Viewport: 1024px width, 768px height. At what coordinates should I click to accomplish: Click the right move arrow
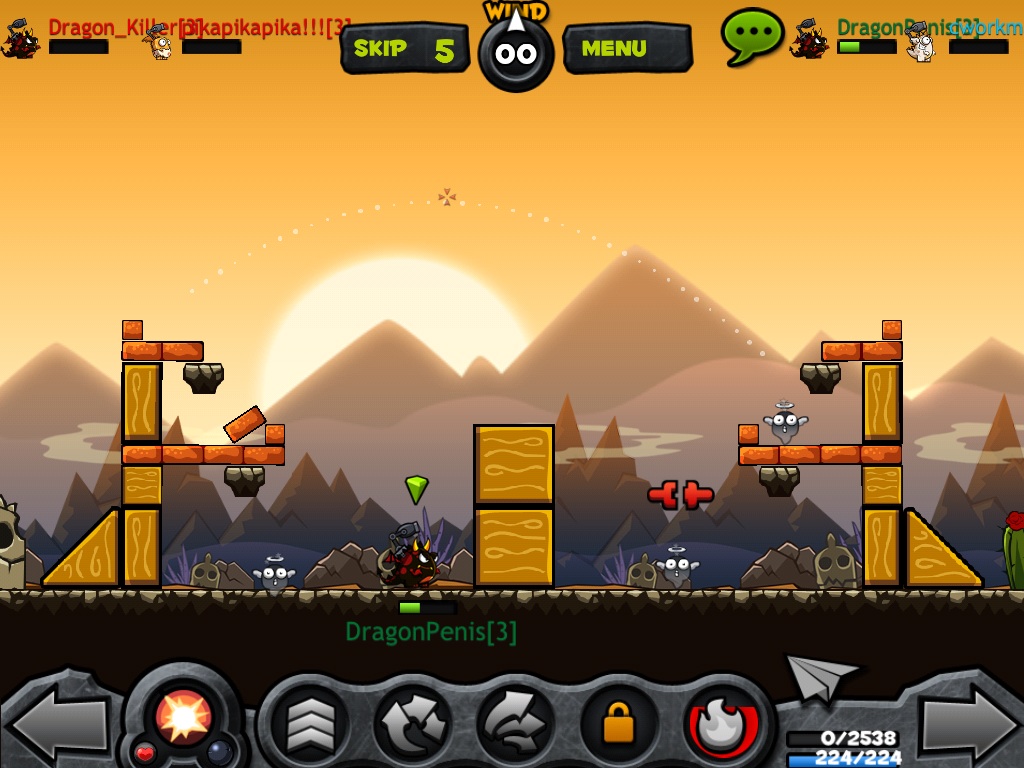pyautogui.click(x=966, y=724)
